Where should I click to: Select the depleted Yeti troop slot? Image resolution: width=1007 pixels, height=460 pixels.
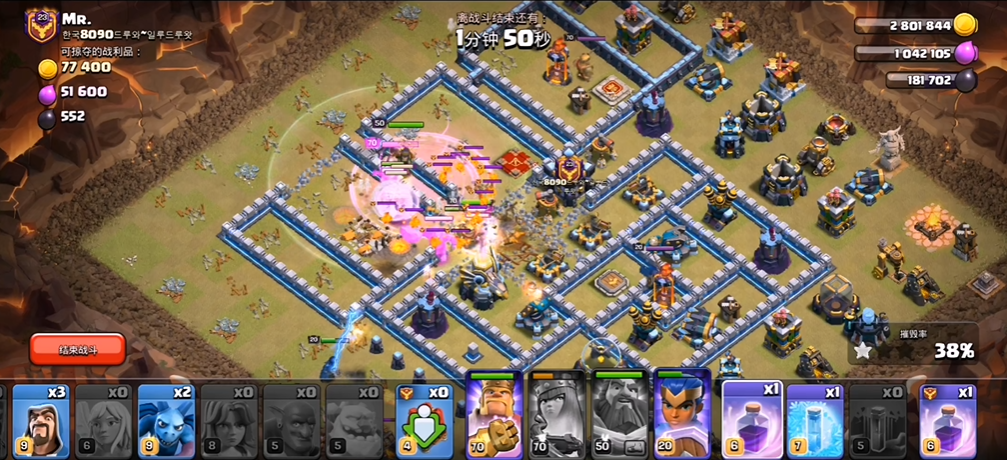coord(356,420)
